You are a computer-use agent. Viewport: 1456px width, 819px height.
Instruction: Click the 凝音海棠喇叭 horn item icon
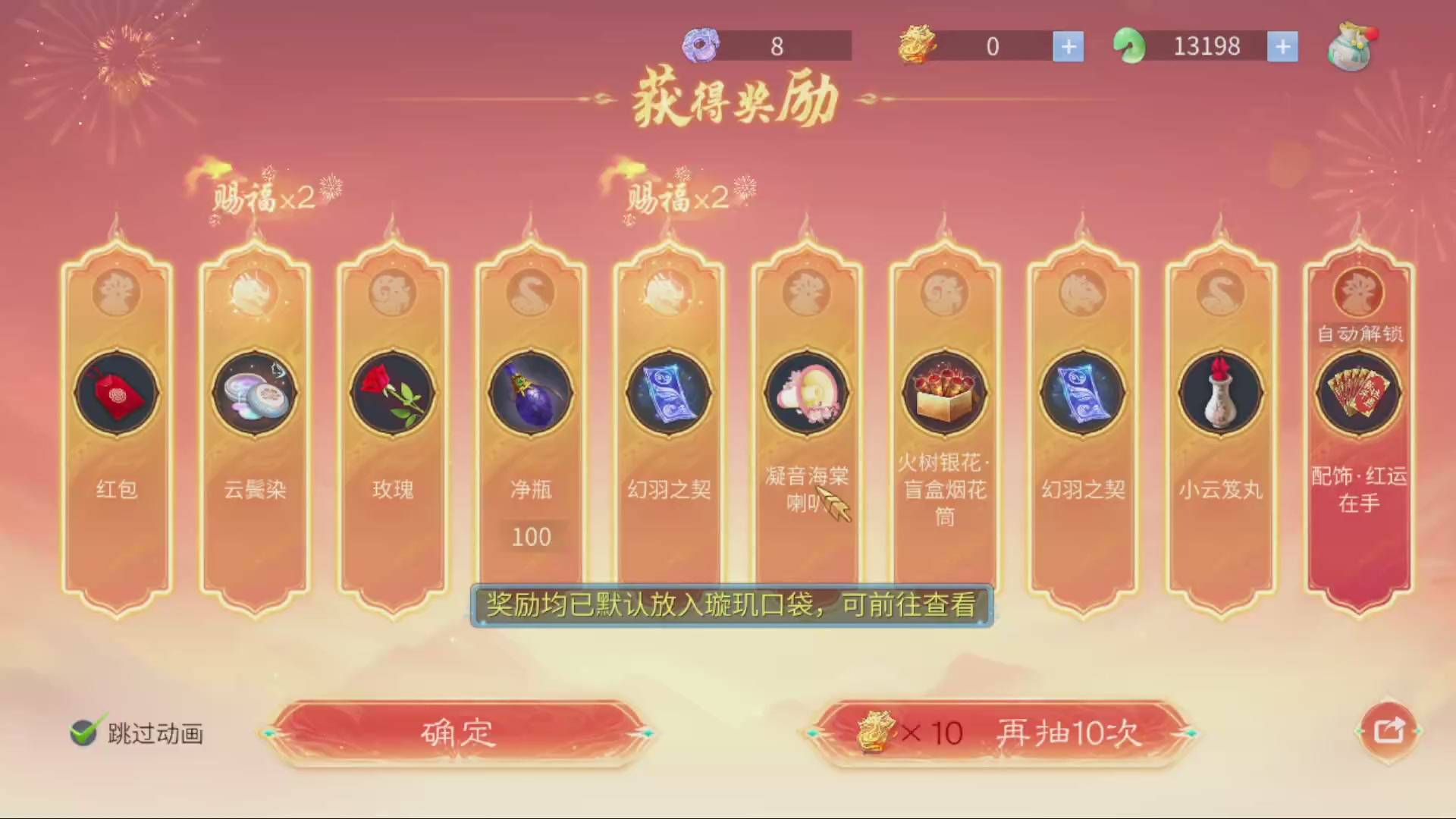pyautogui.click(x=806, y=393)
